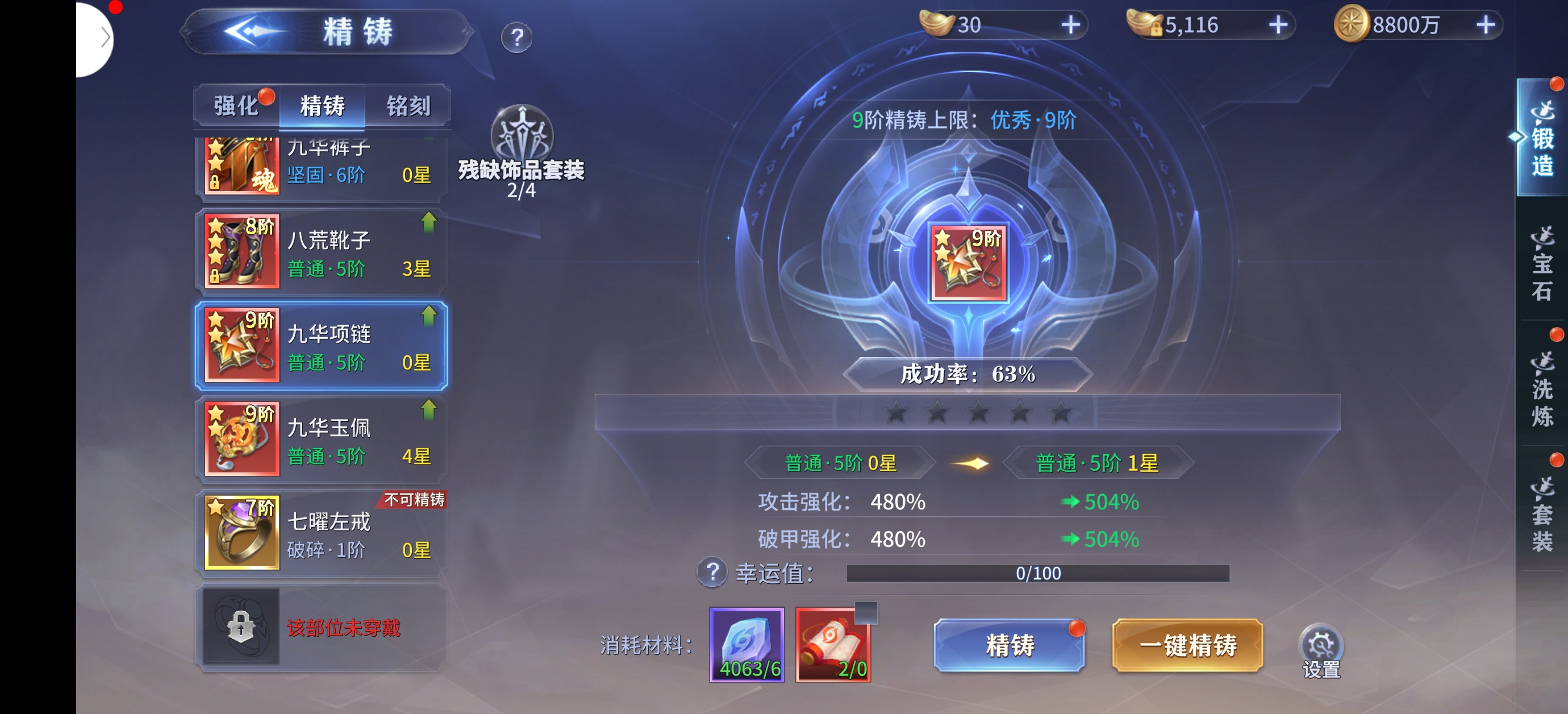Screen dimensions: 1568x714
Task: View the blue crystal material slot
Action: click(x=747, y=645)
